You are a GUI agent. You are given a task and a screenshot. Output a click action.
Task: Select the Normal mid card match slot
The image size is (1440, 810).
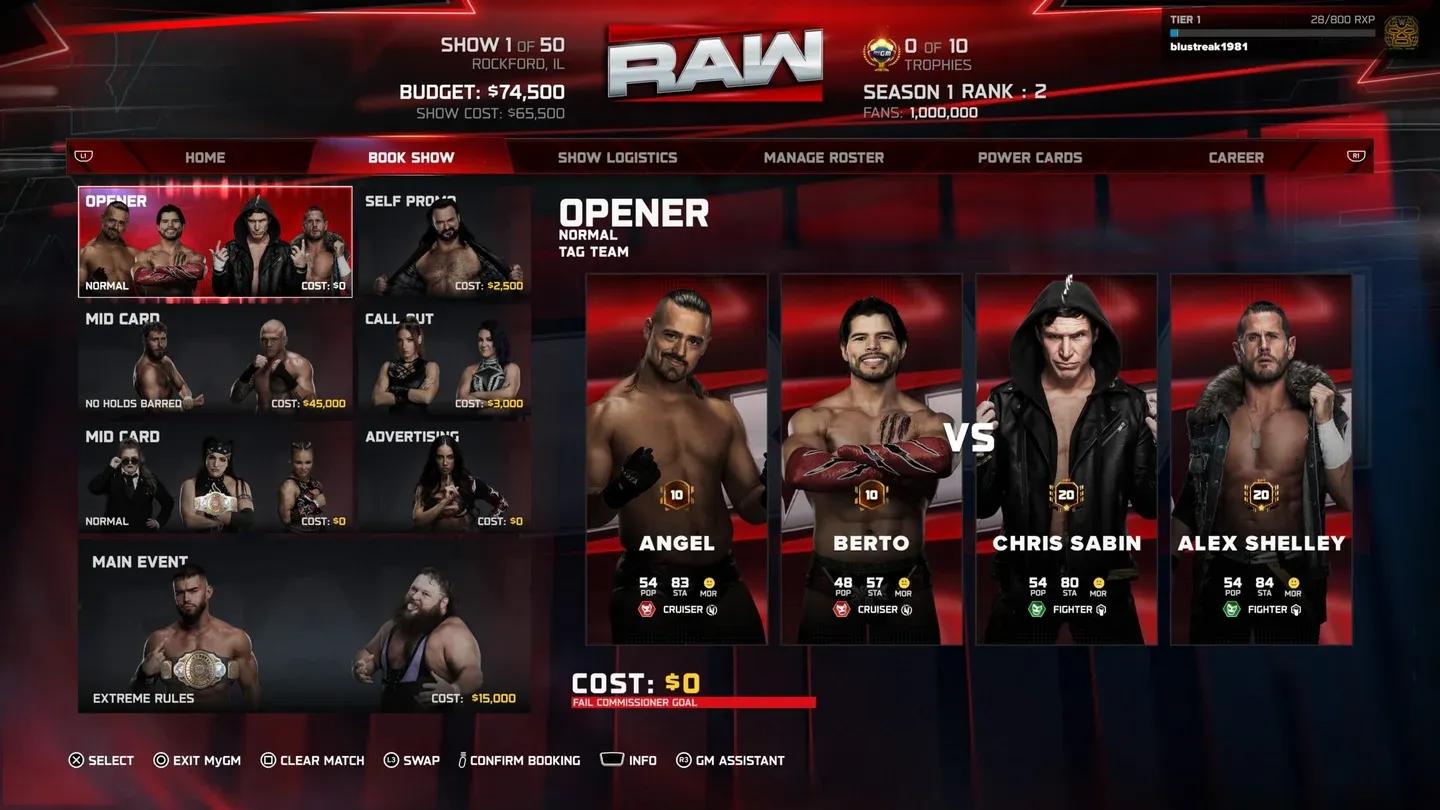[215, 477]
